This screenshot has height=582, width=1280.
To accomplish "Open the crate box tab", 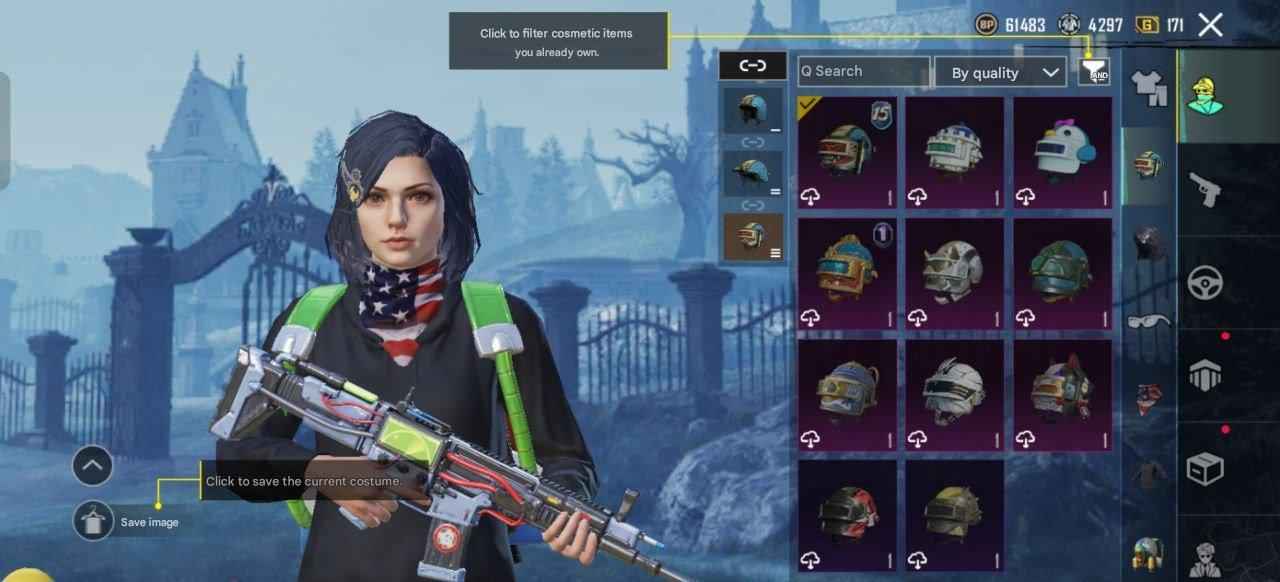I will tap(1205, 468).
